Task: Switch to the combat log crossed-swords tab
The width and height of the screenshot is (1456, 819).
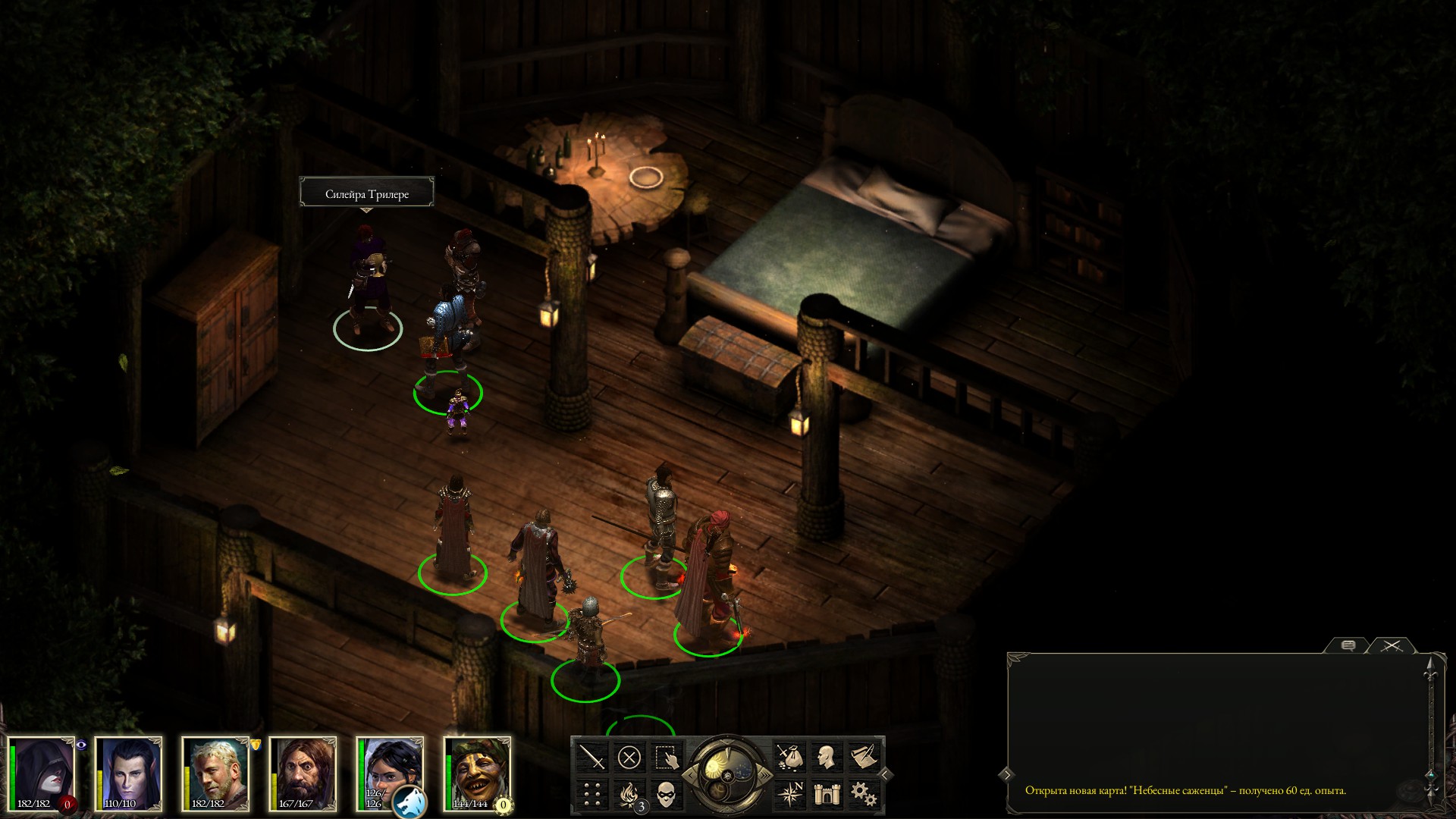Action: point(1392,646)
